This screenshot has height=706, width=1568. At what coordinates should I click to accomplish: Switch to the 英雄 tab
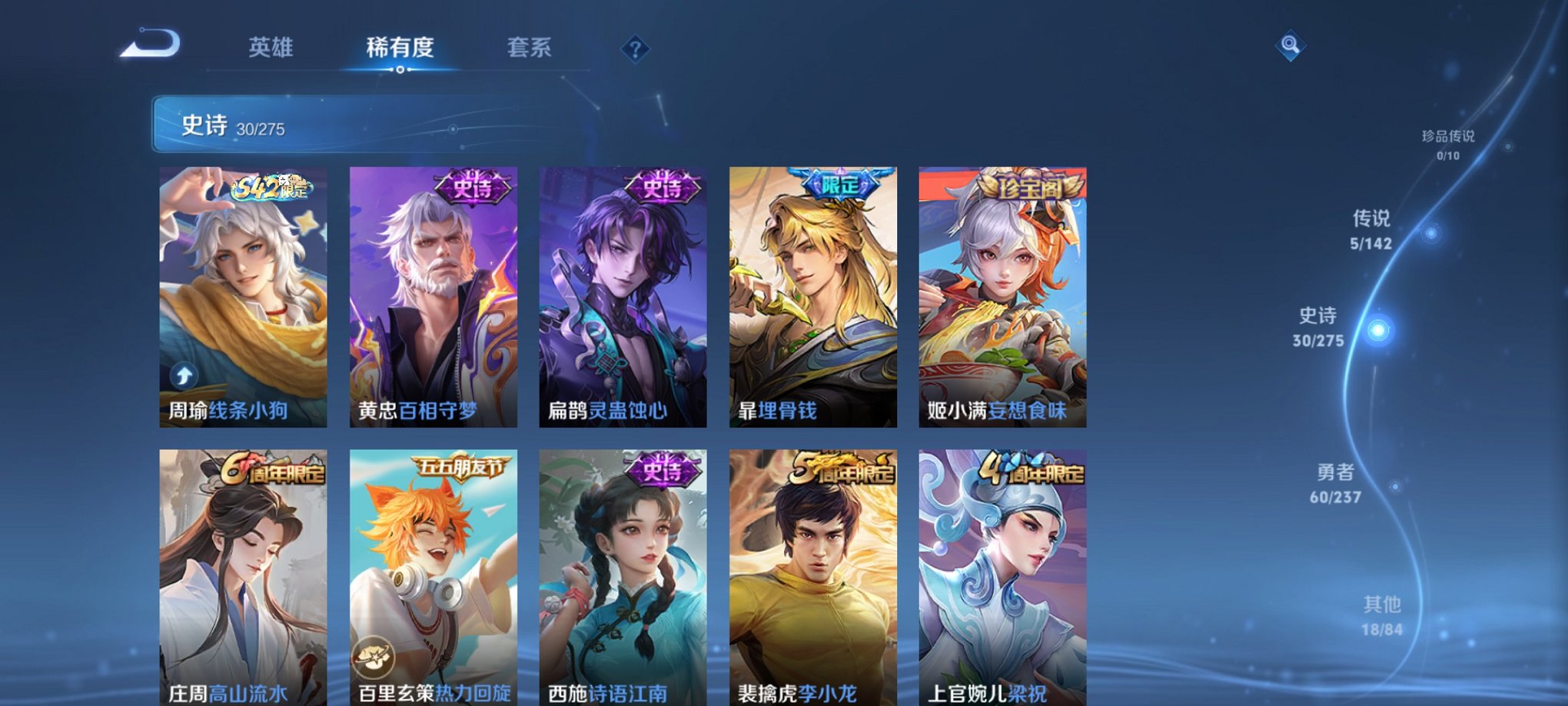click(x=271, y=48)
